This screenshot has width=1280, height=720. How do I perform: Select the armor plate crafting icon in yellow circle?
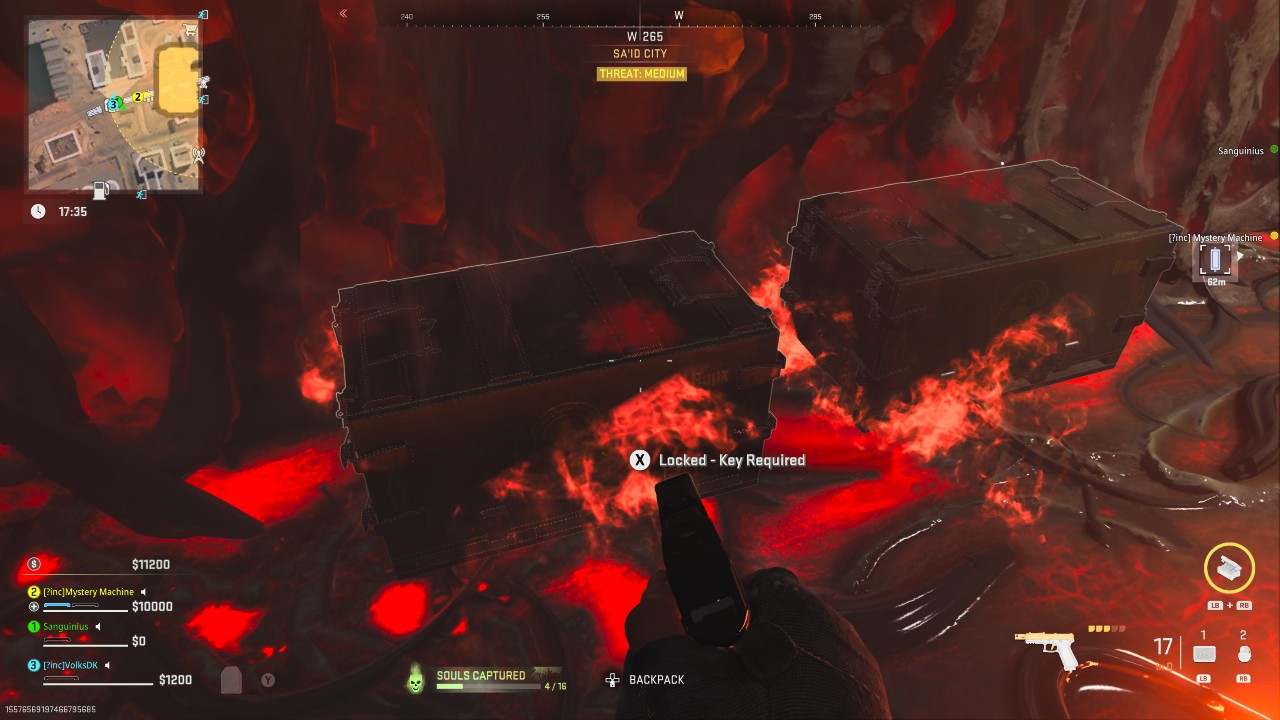1228,568
